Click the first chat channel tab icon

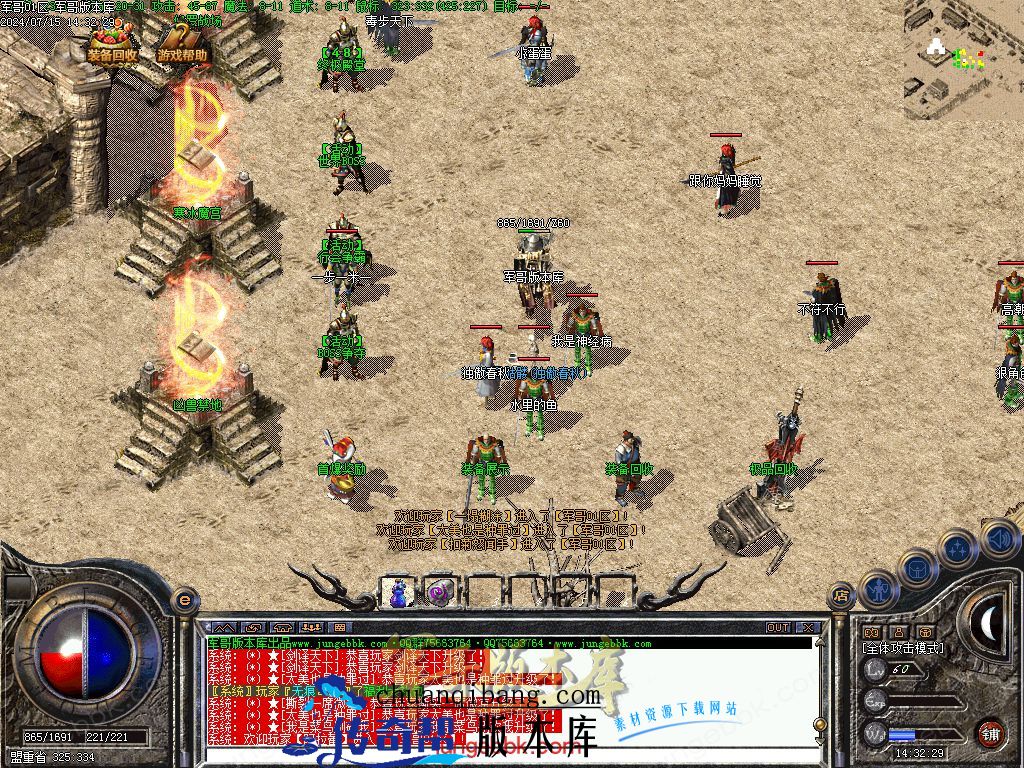pos(222,628)
